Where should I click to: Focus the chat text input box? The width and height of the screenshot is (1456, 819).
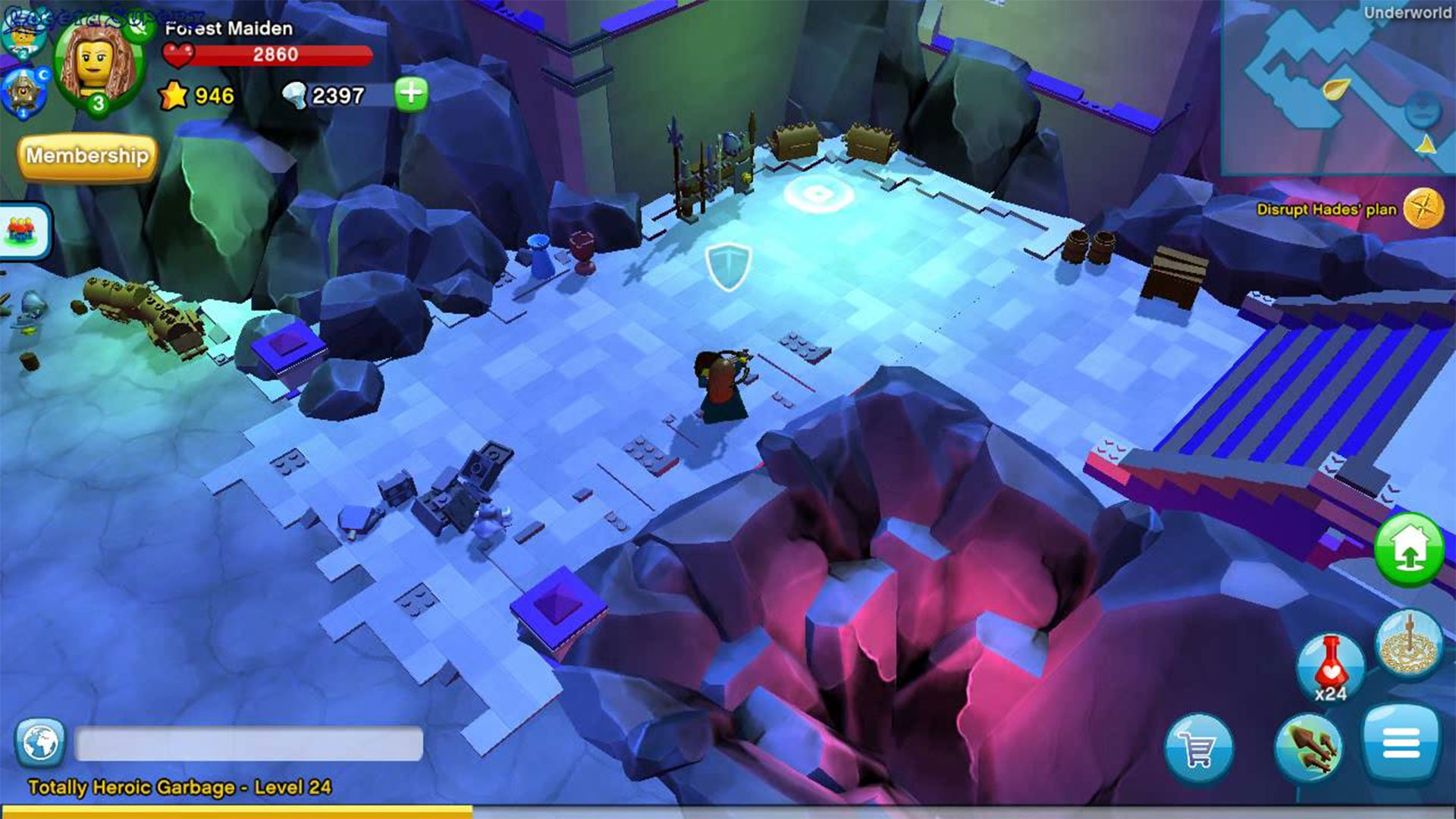pyautogui.click(x=249, y=743)
